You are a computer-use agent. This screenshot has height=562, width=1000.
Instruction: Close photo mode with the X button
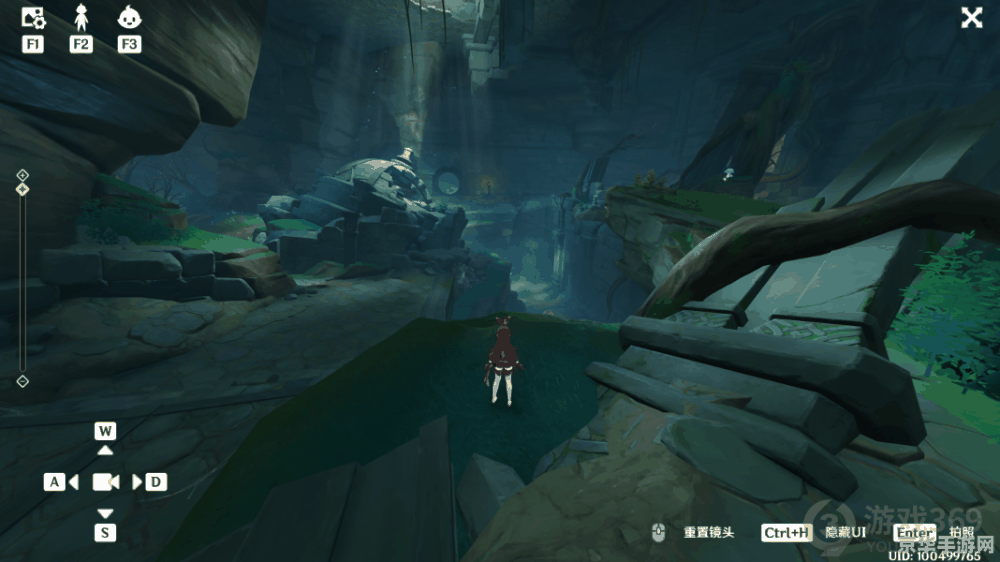971,17
